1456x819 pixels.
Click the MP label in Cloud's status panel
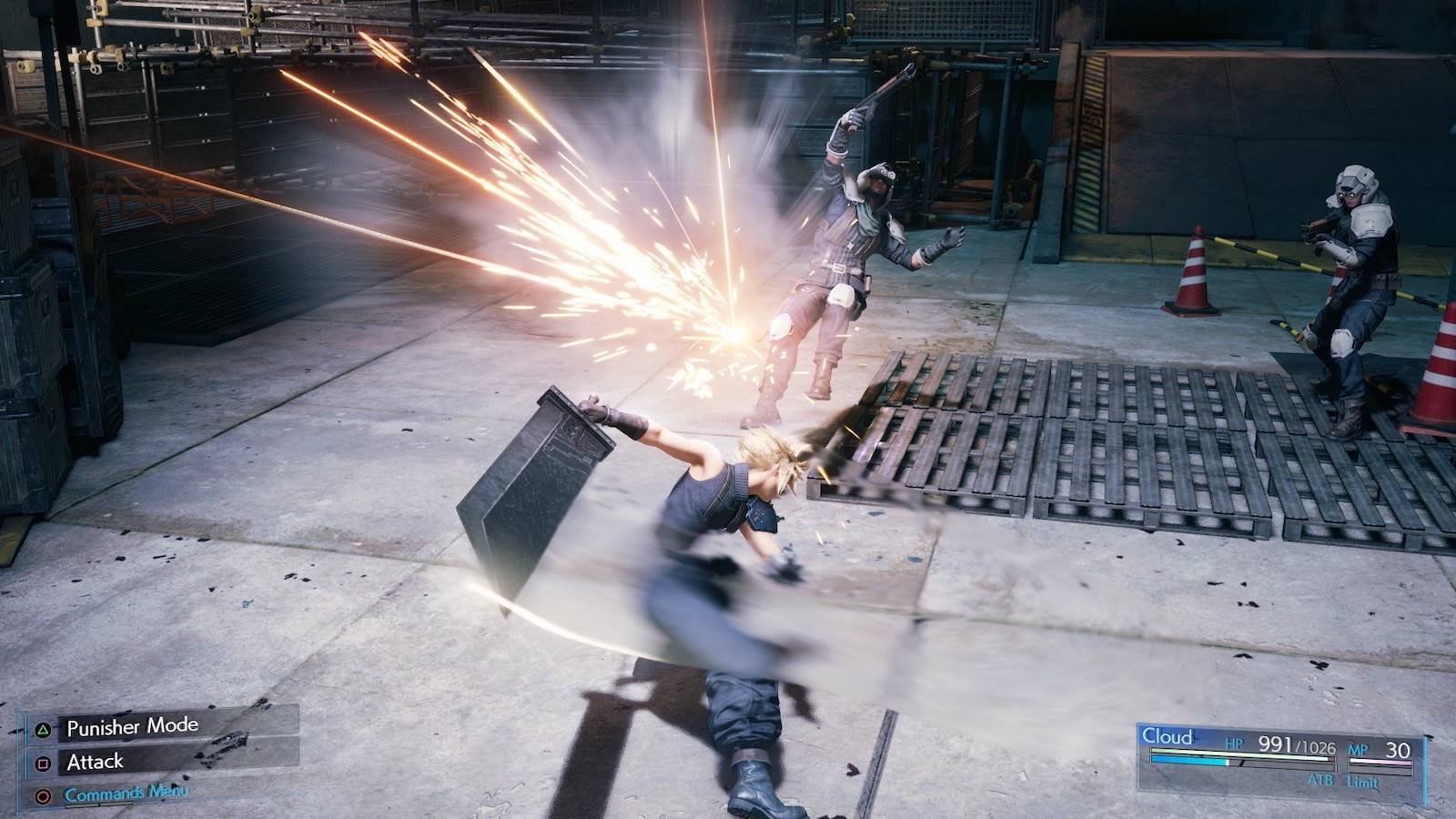[x=1358, y=749]
